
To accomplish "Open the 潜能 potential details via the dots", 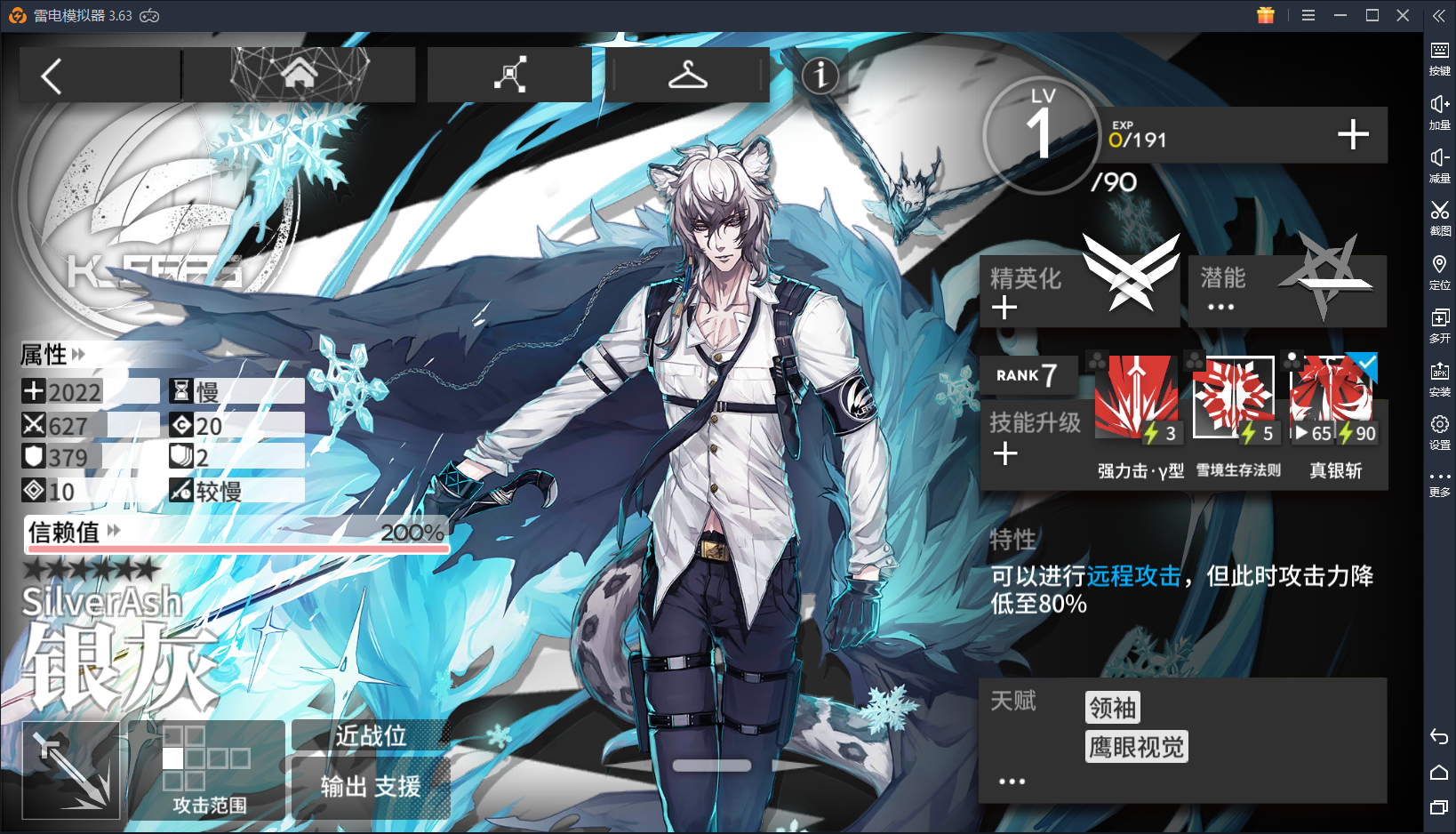I will [1220, 306].
